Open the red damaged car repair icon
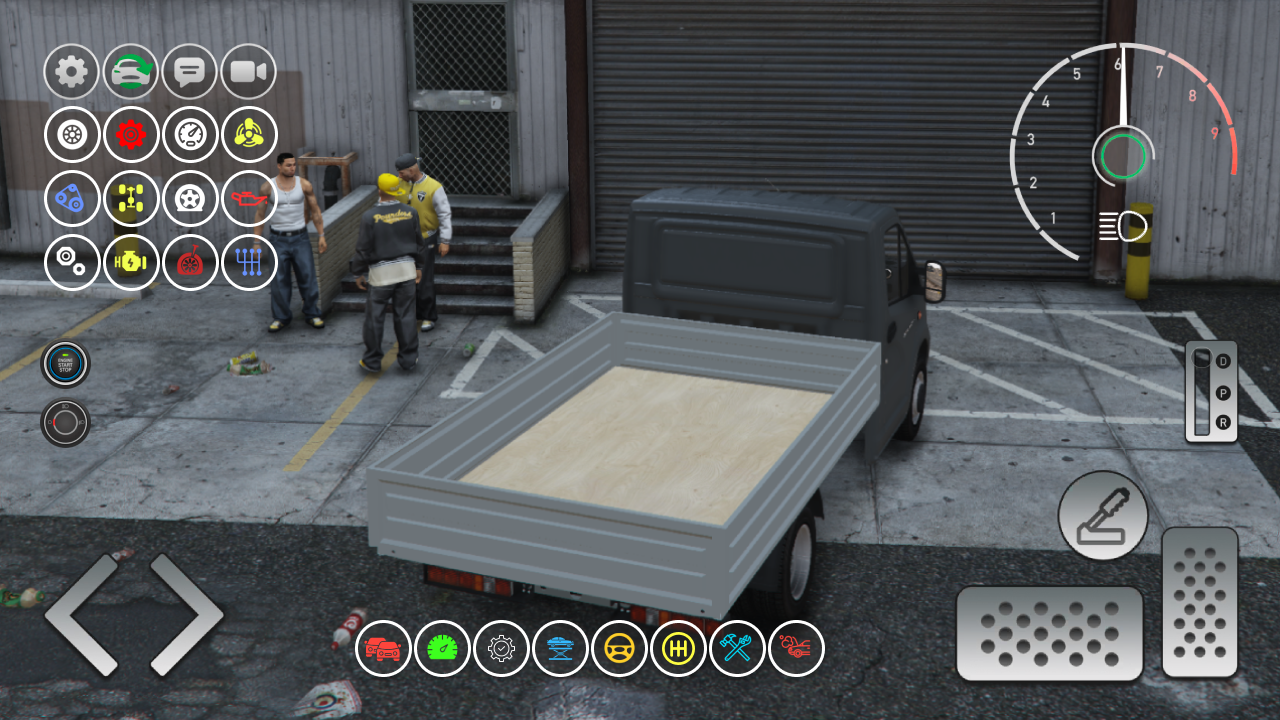This screenshot has width=1280, height=720. coord(797,648)
